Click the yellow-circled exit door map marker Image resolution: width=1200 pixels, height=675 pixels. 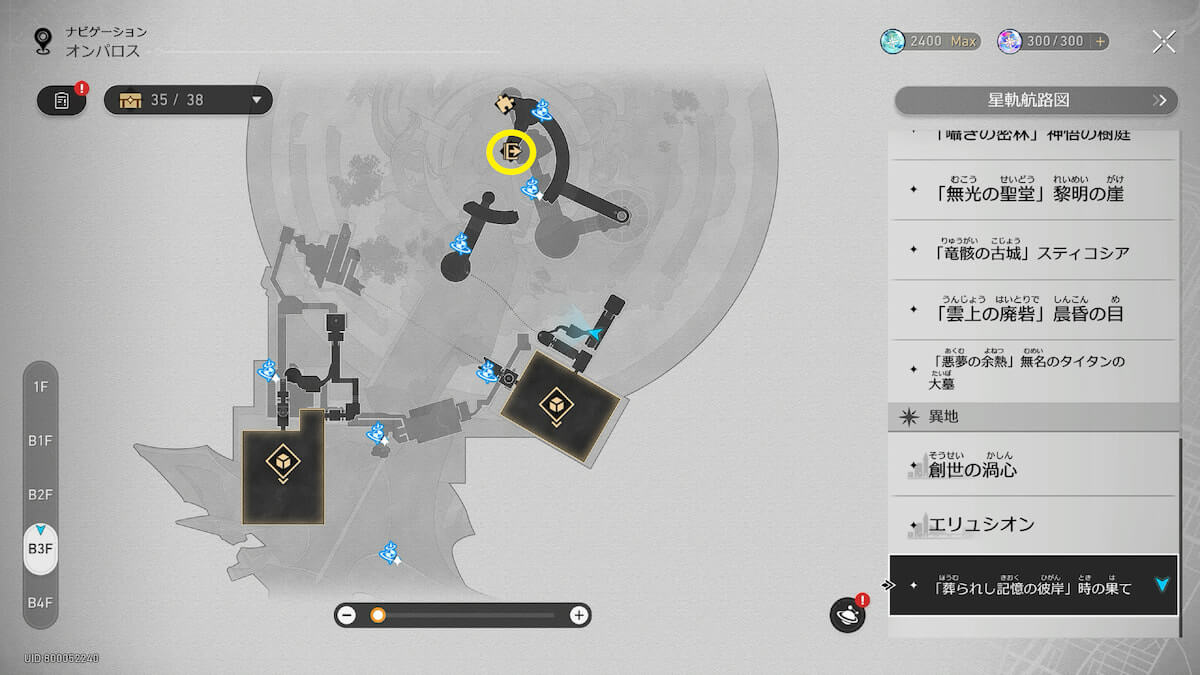[x=511, y=152]
